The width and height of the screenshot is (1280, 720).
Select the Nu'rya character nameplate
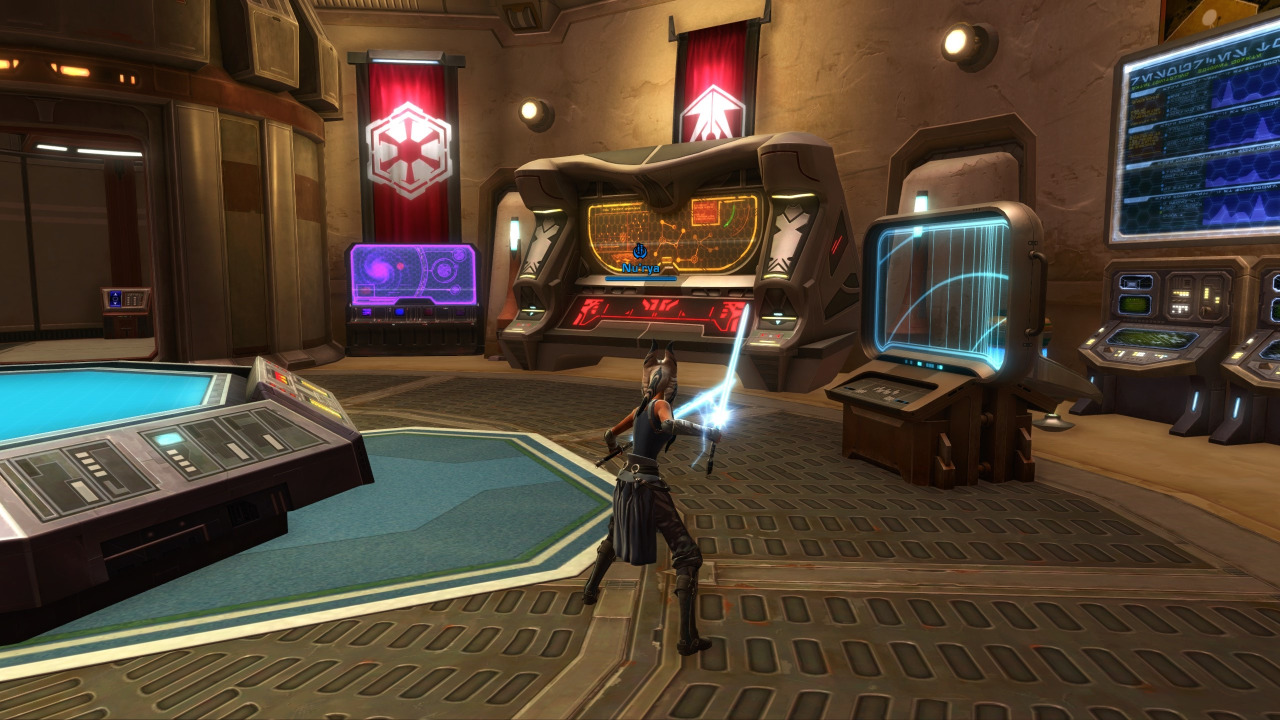pyautogui.click(x=640, y=268)
